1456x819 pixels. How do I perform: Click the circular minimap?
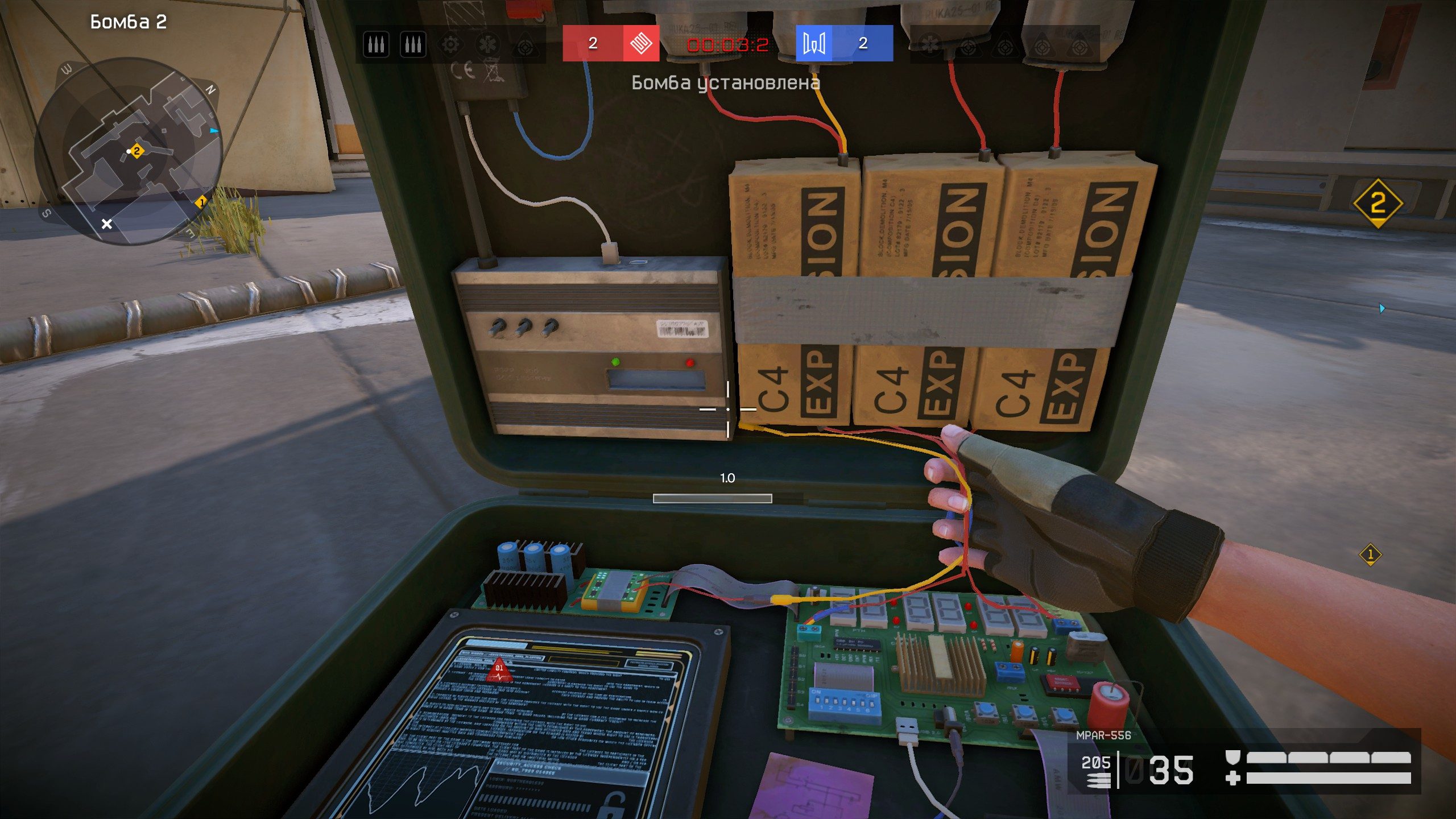pos(127,151)
